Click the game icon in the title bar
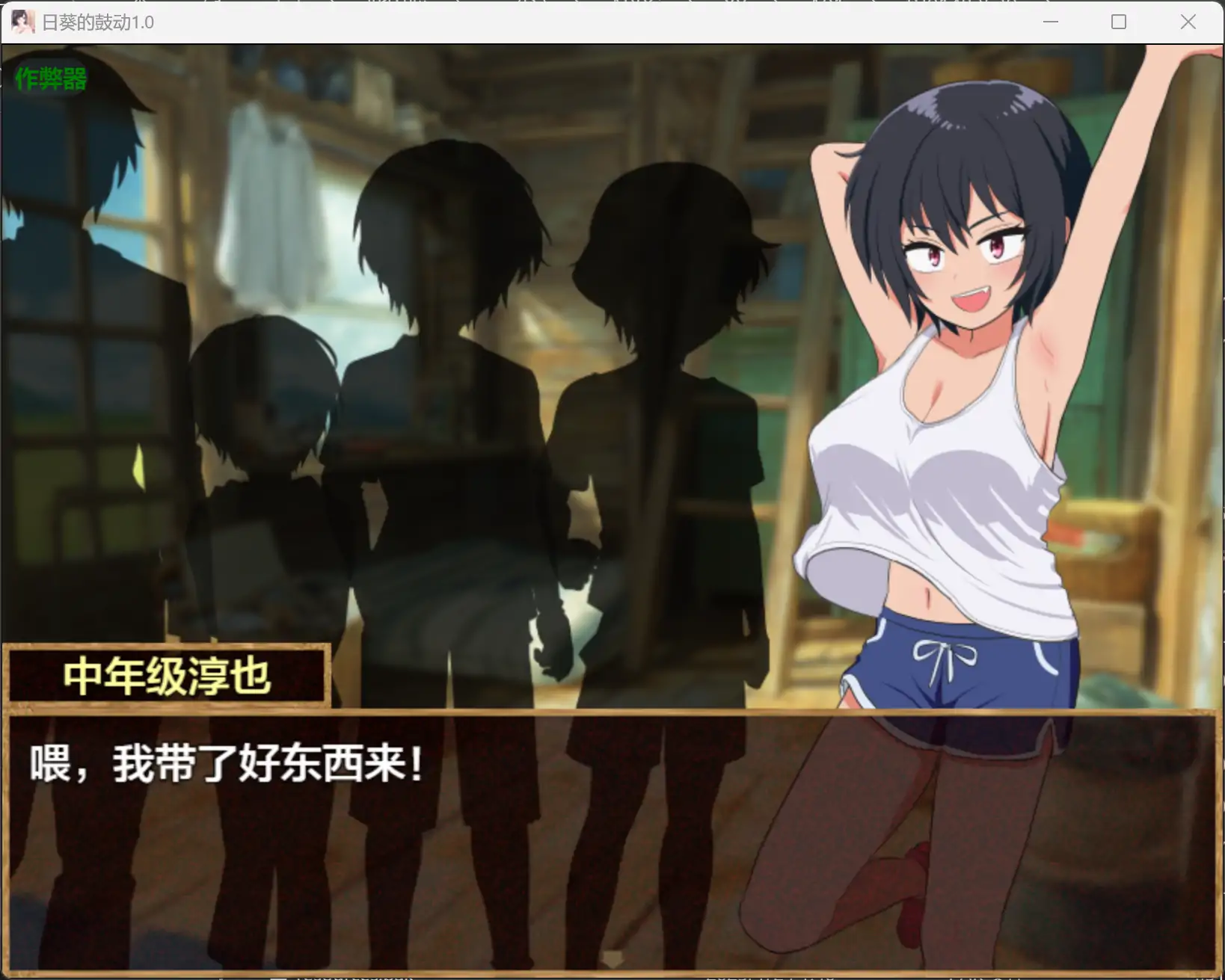1225x980 pixels. (x=22, y=22)
